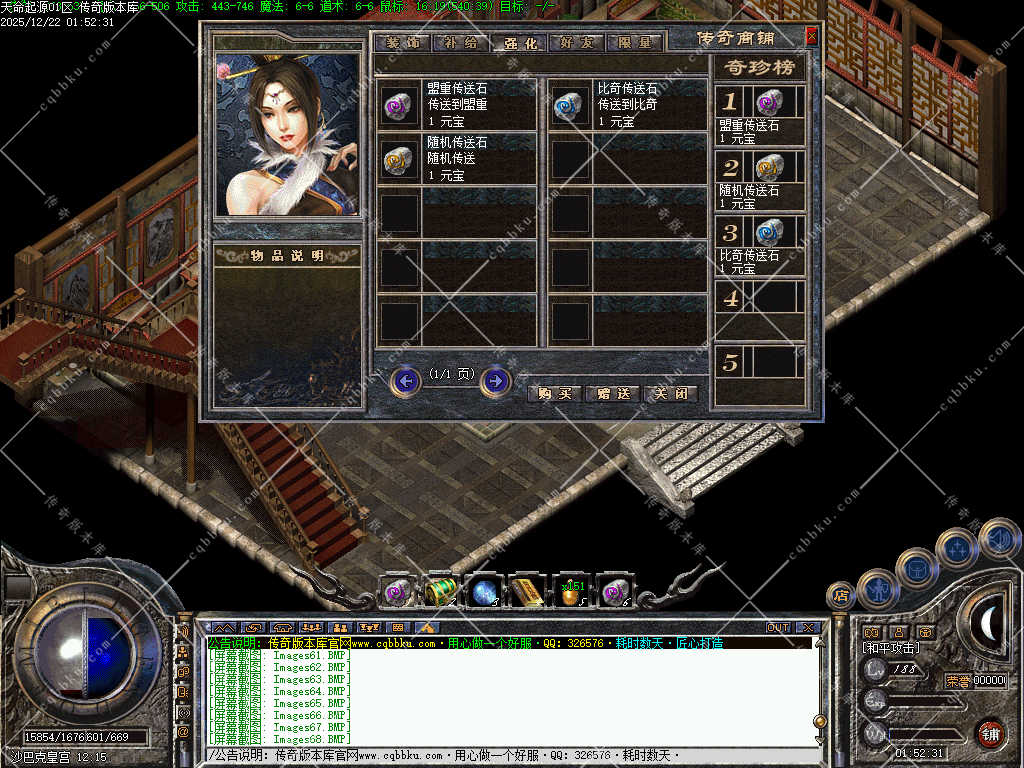The image size is (1024, 768).
Task: Open the 补给 supplies tab
Action: coord(462,43)
